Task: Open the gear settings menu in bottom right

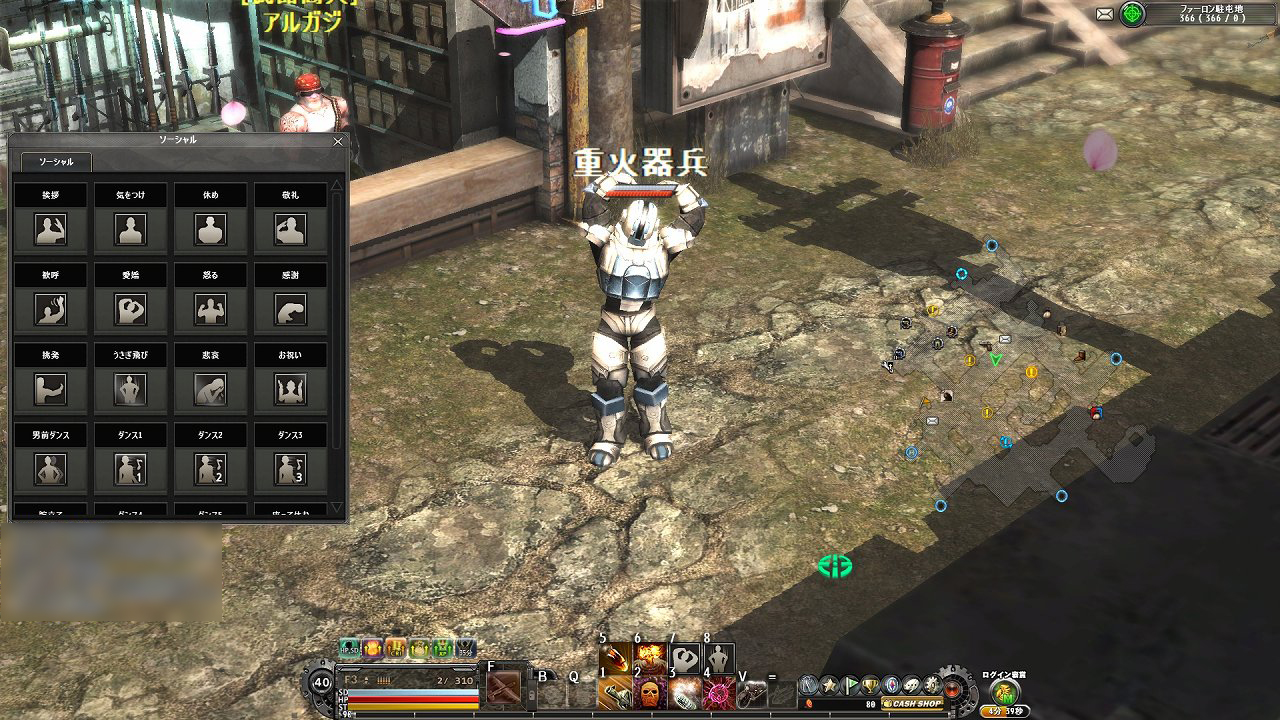Action: [x=931, y=685]
